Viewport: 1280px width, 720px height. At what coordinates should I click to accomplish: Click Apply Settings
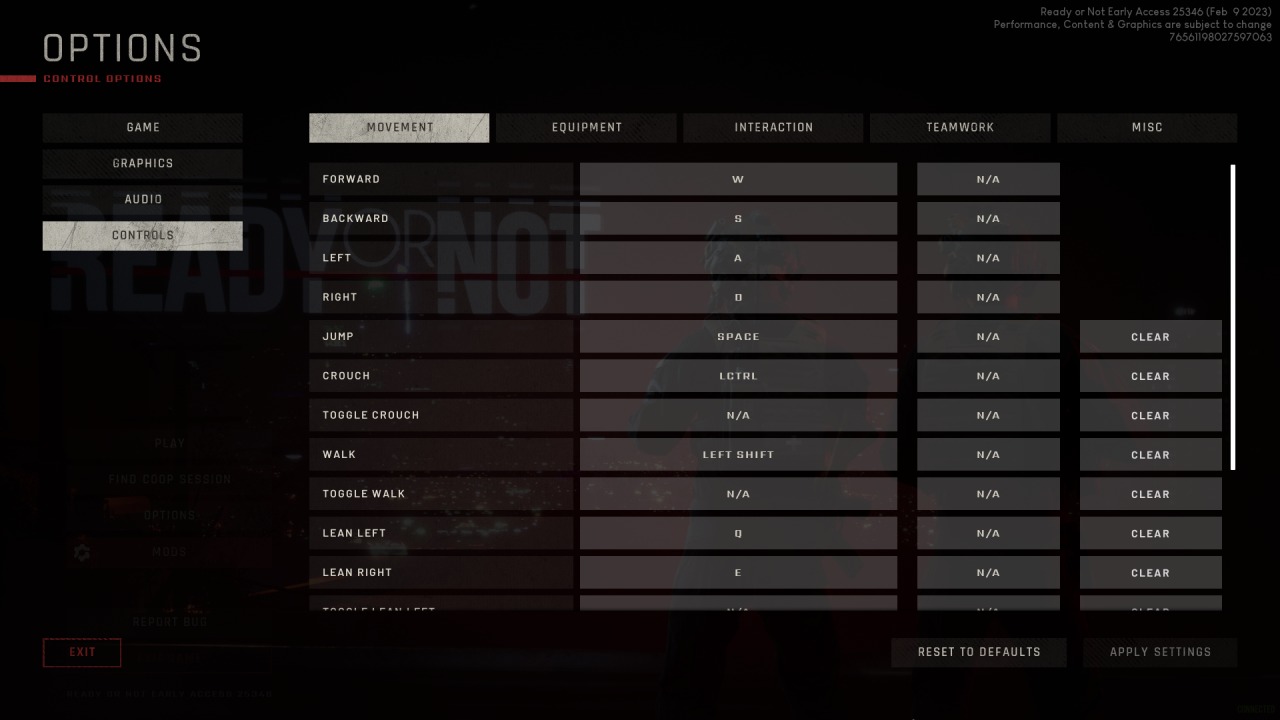coord(1159,652)
